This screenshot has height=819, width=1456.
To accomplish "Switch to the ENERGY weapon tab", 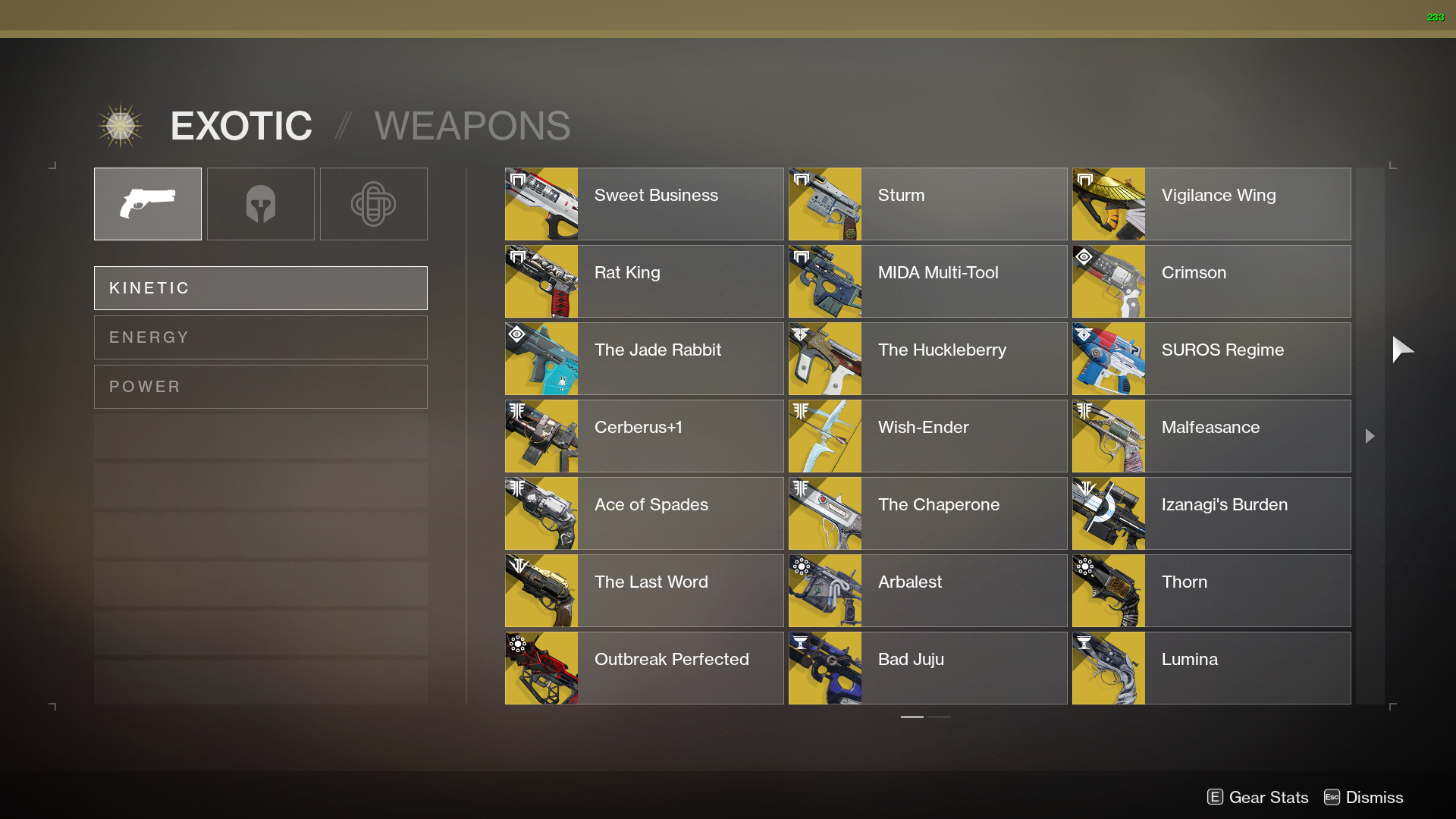I will pyautogui.click(x=260, y=337).
